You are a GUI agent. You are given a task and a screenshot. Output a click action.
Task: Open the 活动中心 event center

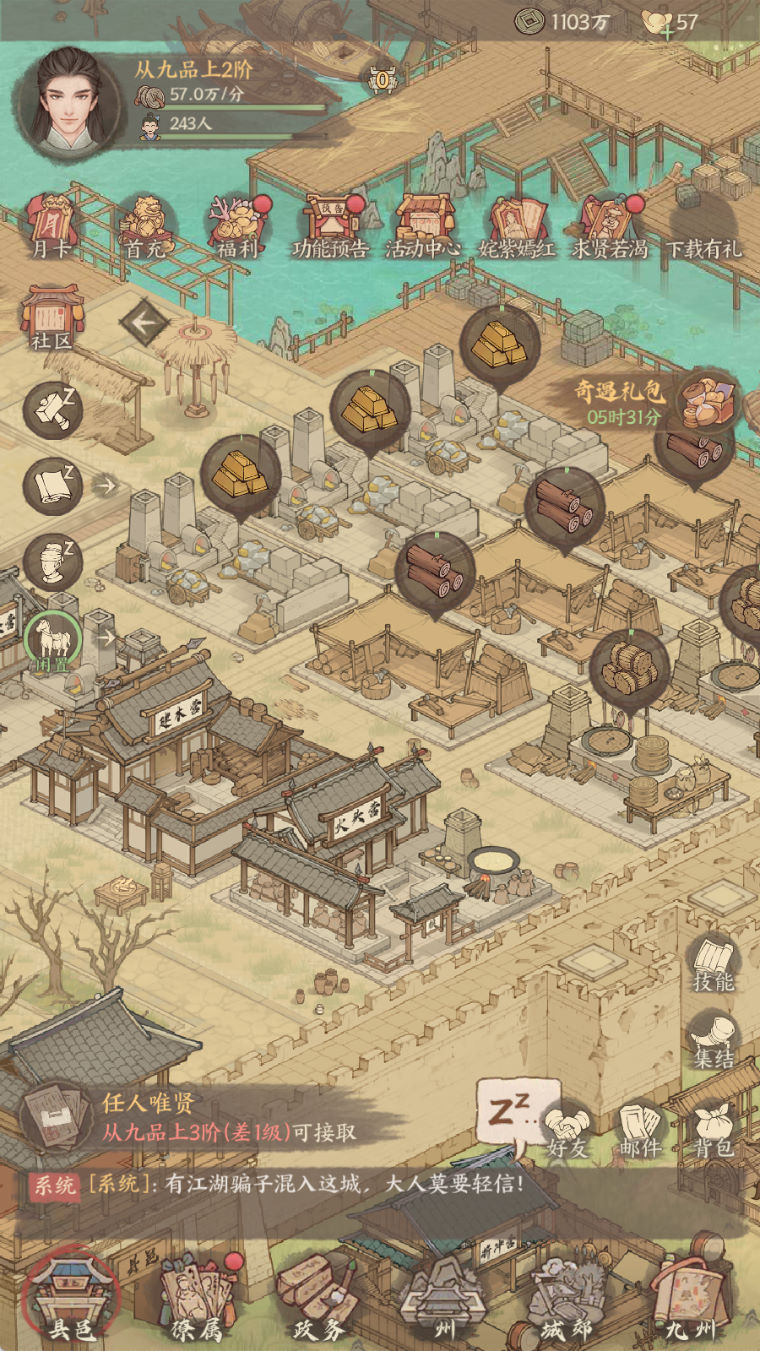pyautogui.click(x=425, y=224)
